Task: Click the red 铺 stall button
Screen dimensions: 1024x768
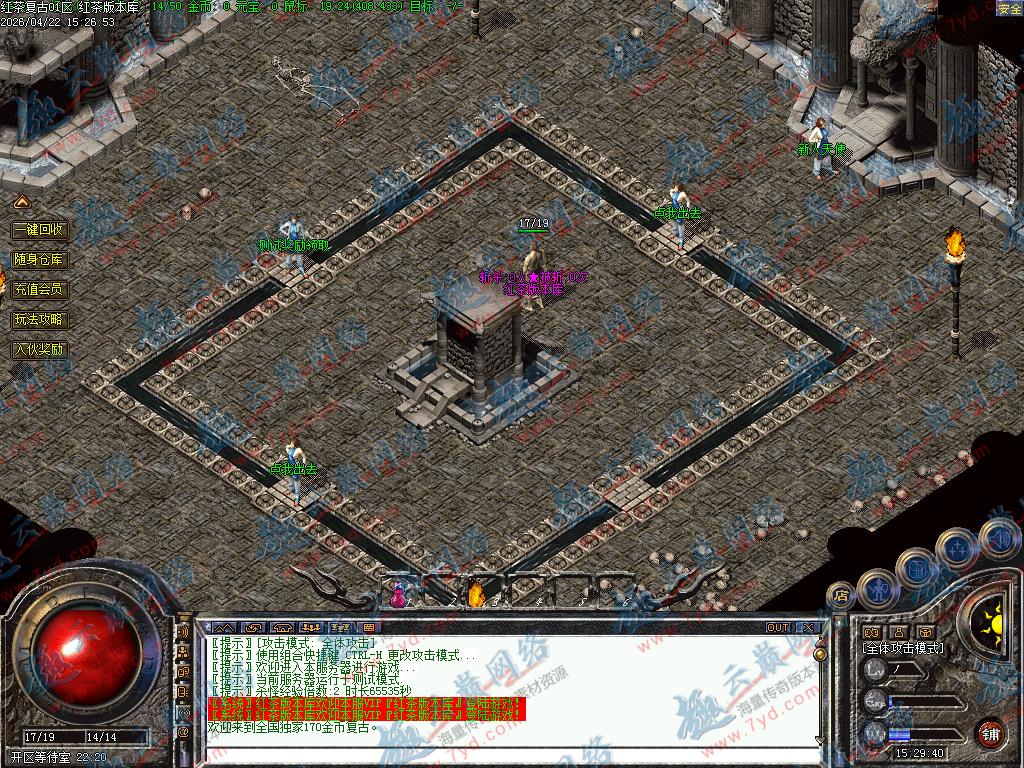Action: coord(990,732)
